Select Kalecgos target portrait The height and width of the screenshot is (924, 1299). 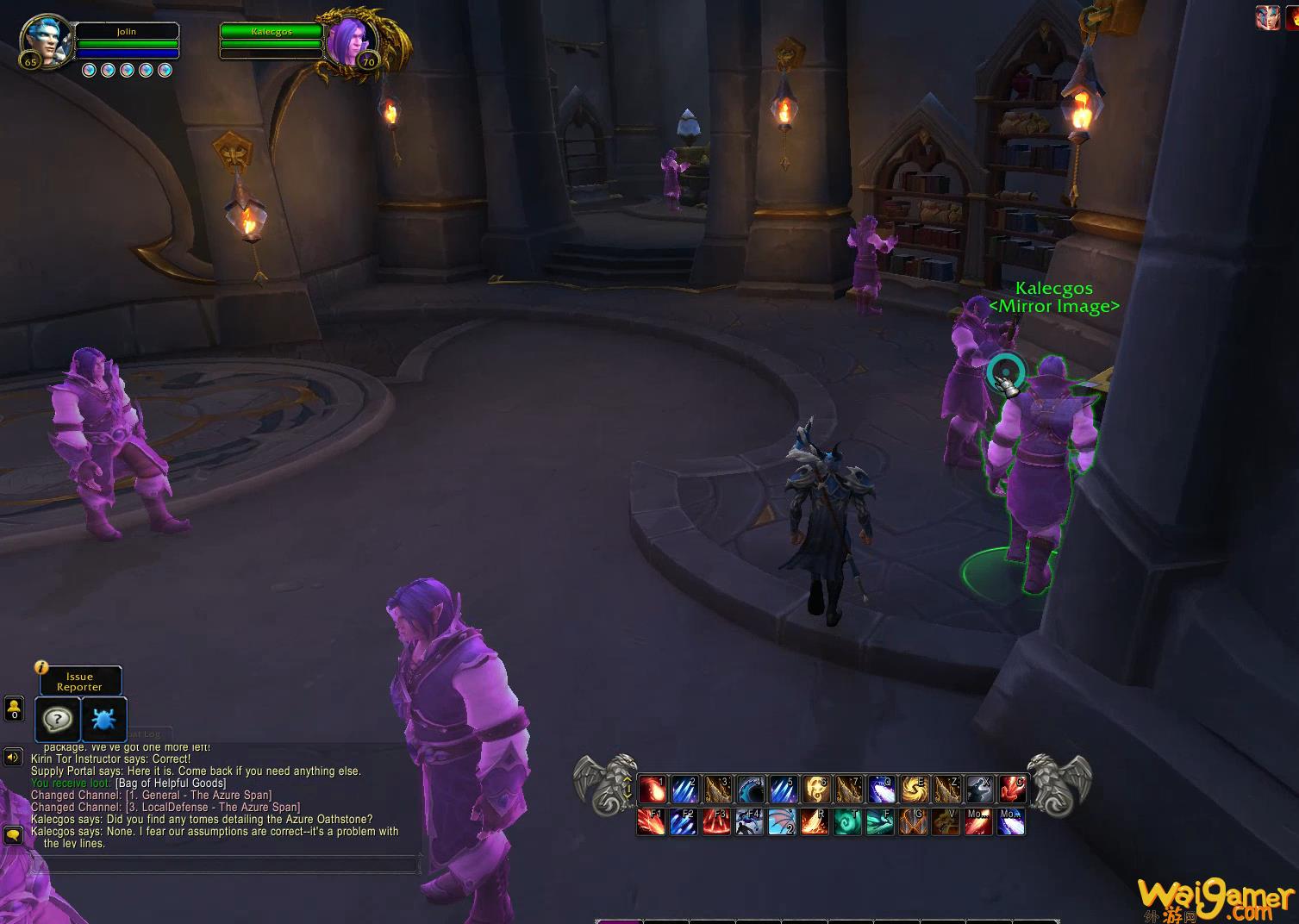[x=350, y=40]
